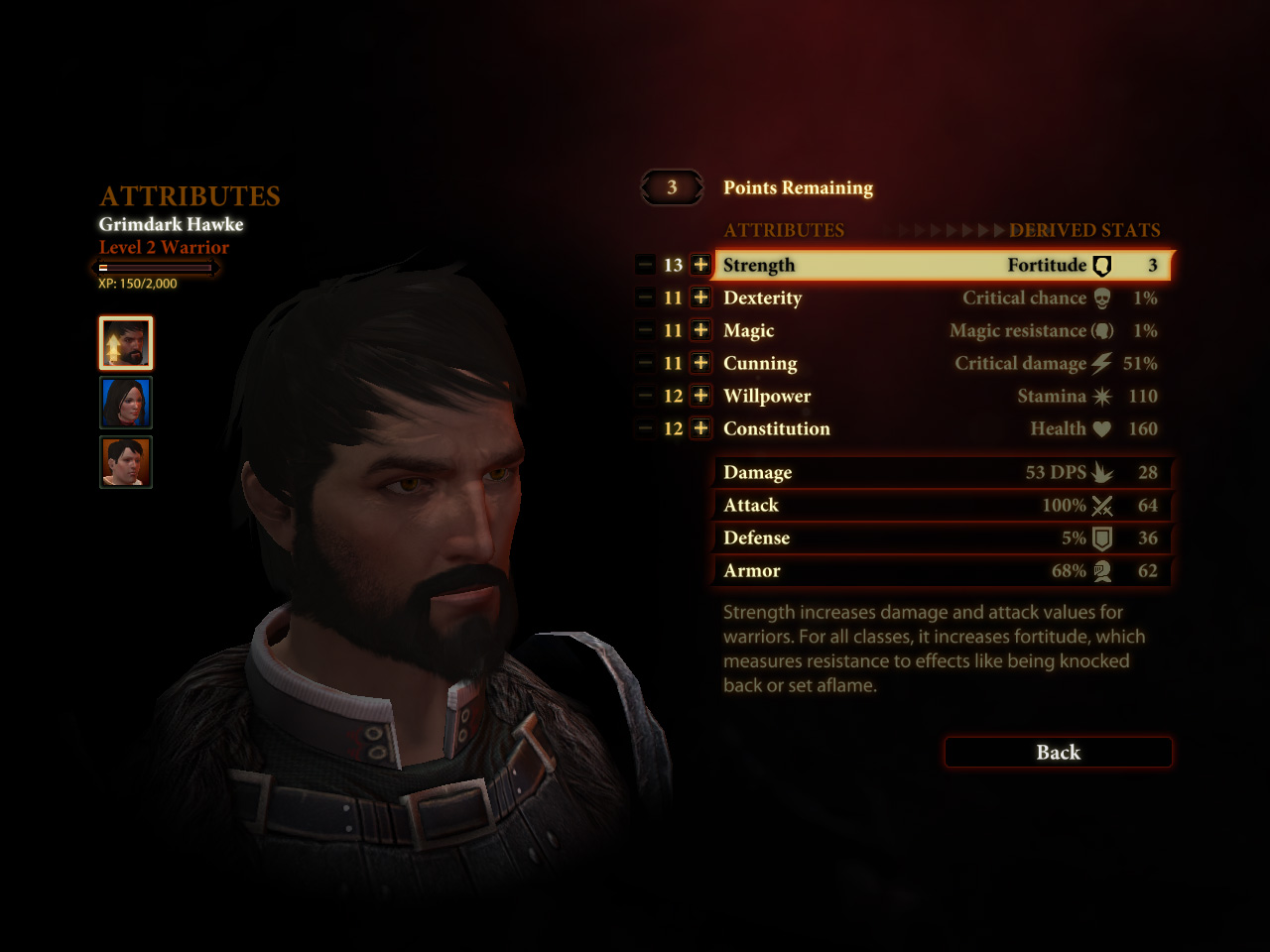Select Grimdark Hawke's portrait

pyautogui.click(x=125, y=343)
